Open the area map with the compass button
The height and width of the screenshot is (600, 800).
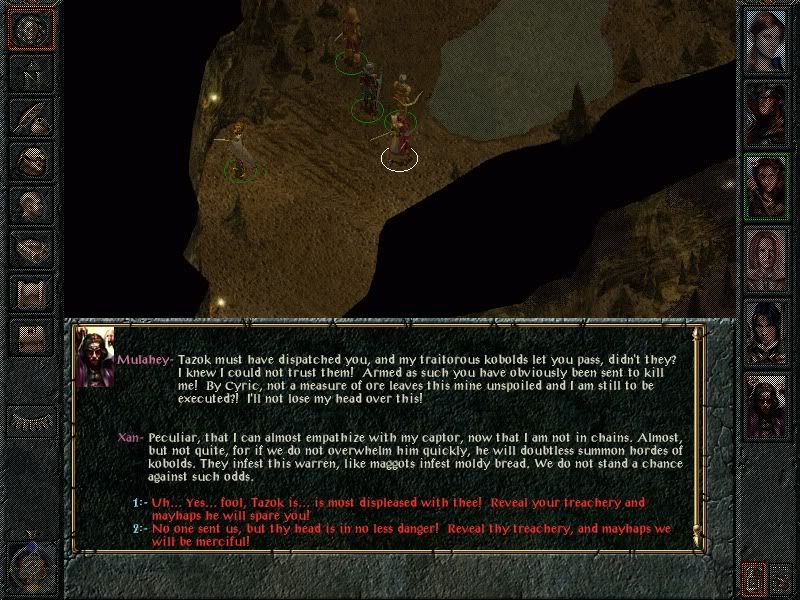click(x=30, y=74)
